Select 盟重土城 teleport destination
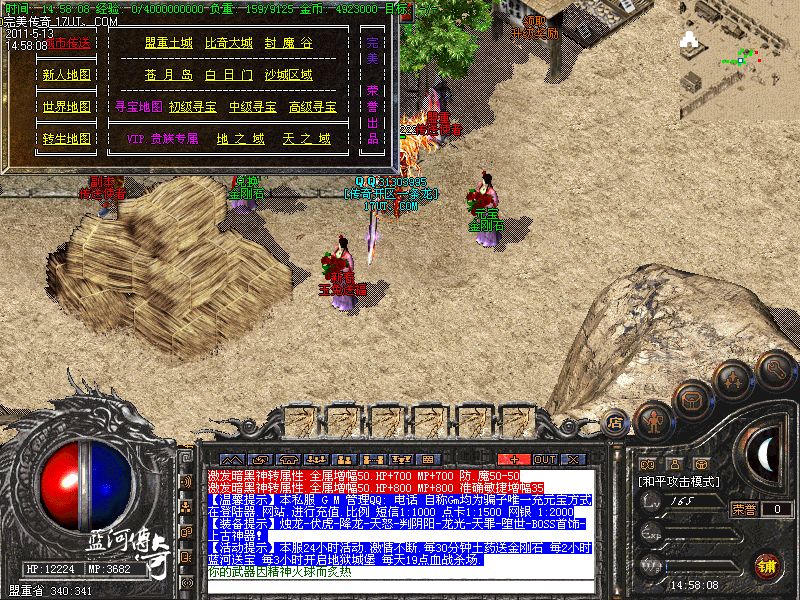Screen dimensions: 800x600 point(168,43)
